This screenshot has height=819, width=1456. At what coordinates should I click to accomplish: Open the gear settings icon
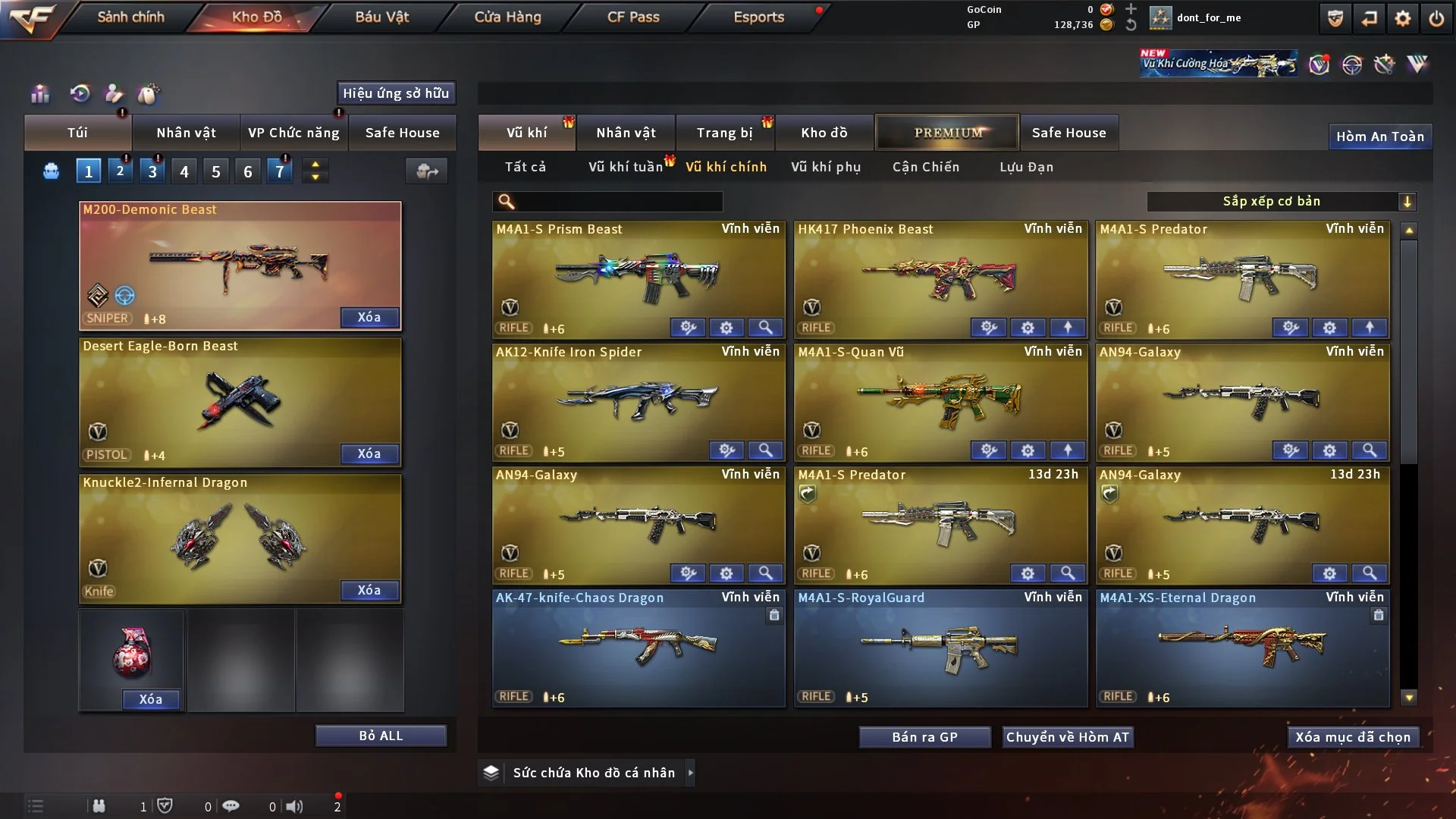1403,18
